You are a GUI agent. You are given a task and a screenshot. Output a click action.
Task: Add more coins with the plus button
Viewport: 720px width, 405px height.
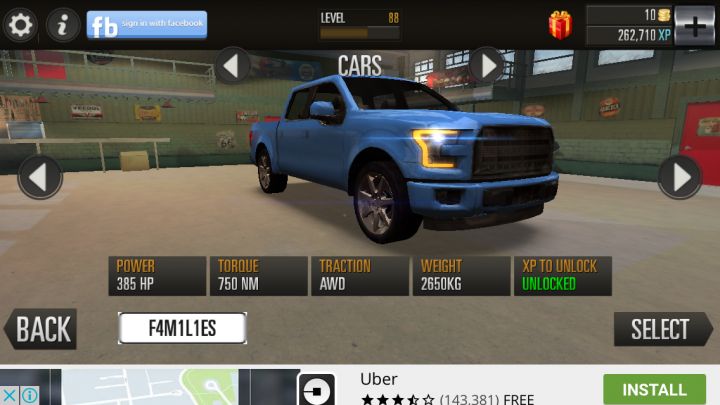pyautogui.click(x=695, y=24)
